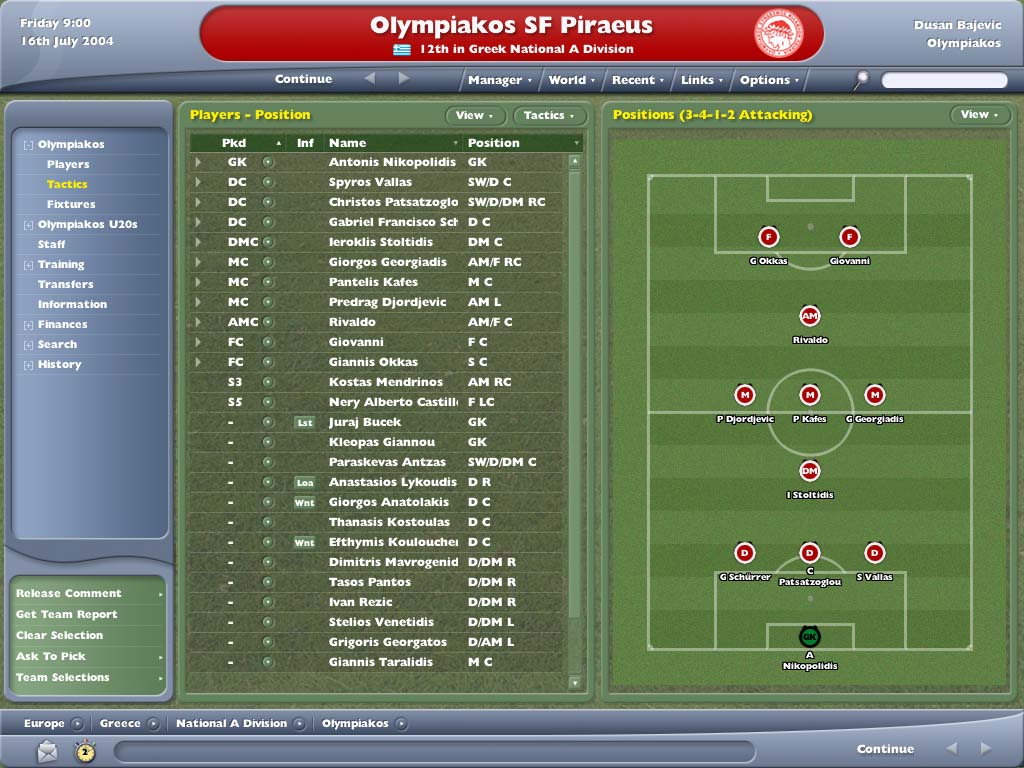Go to the Transfers section
1024x768 pixels.
[66, 284]
